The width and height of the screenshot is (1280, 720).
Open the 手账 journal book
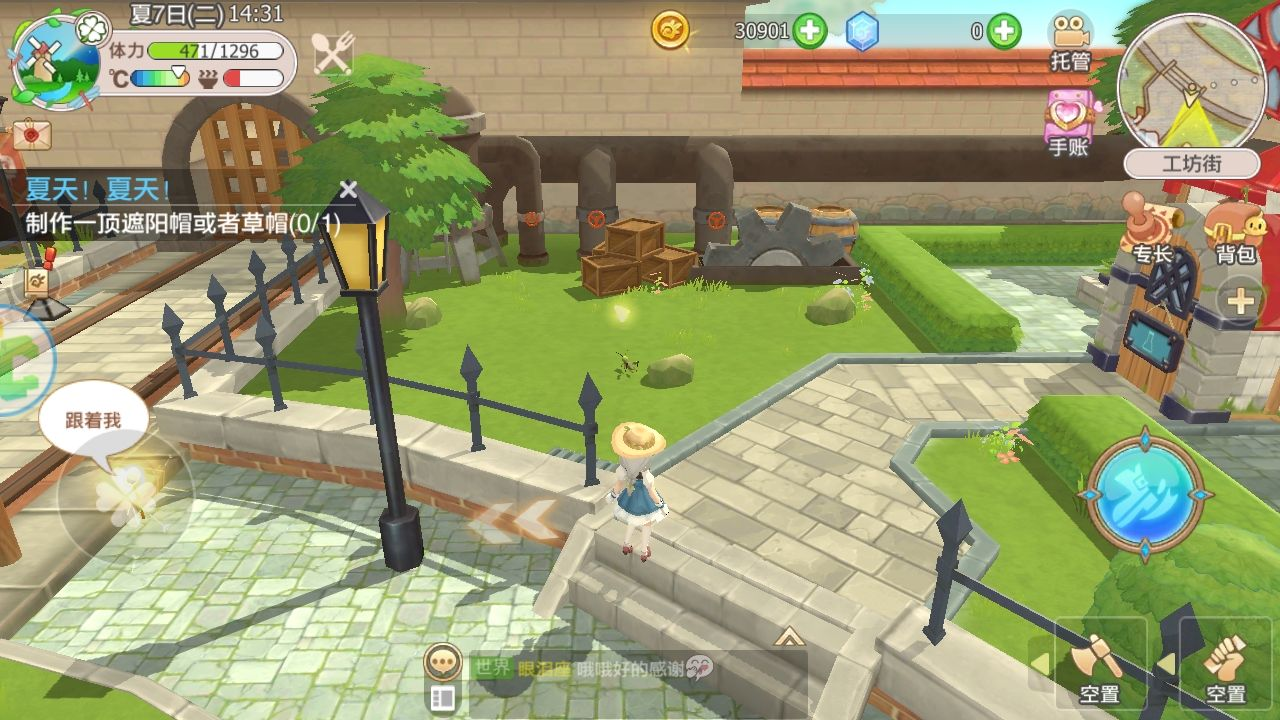click(1068, 122)
